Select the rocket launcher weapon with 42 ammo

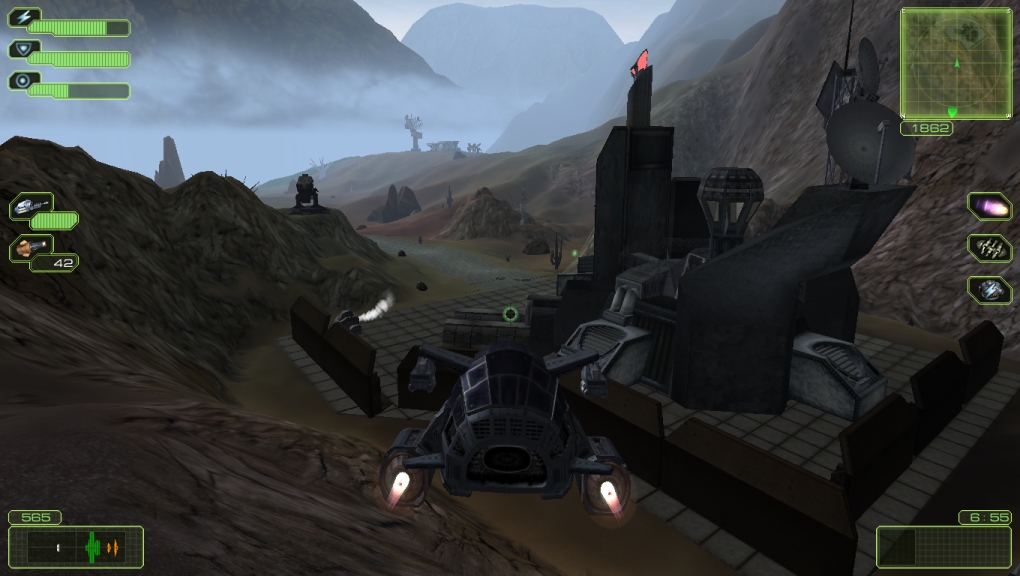point(31,247)
